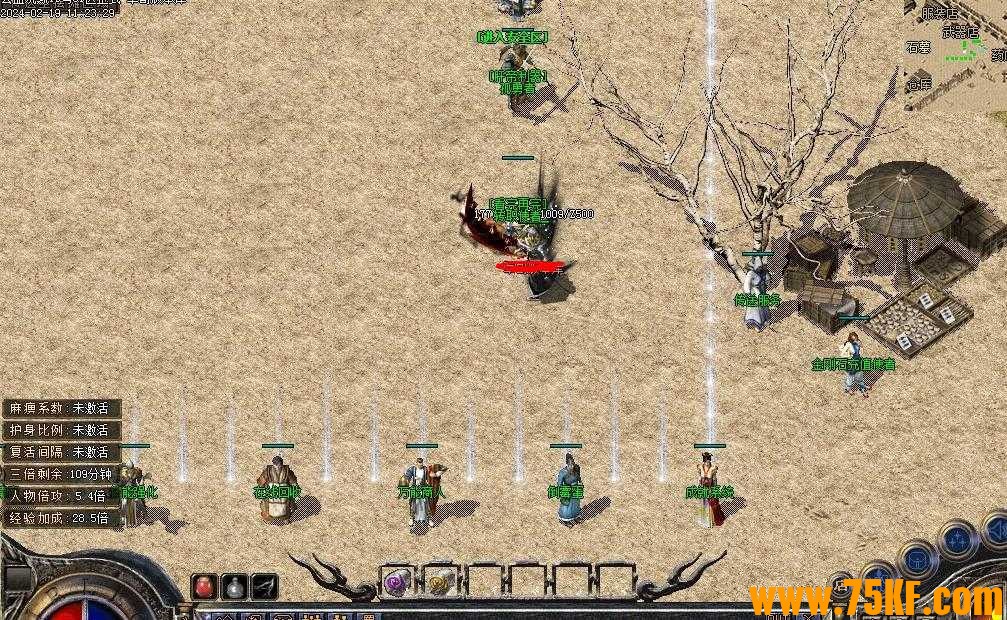This screenshot has height=620, width=1007.
Task: Select the purple scroll hotbar slot
Action: [397, 581]
